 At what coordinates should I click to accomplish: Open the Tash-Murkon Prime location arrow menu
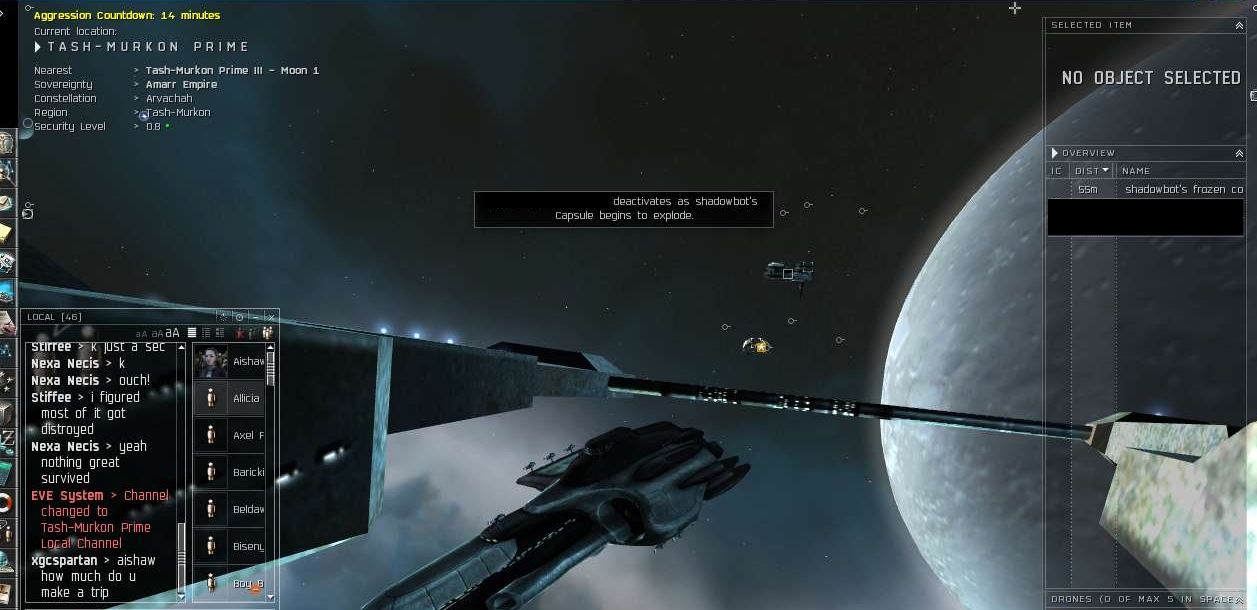coord(38,47)
